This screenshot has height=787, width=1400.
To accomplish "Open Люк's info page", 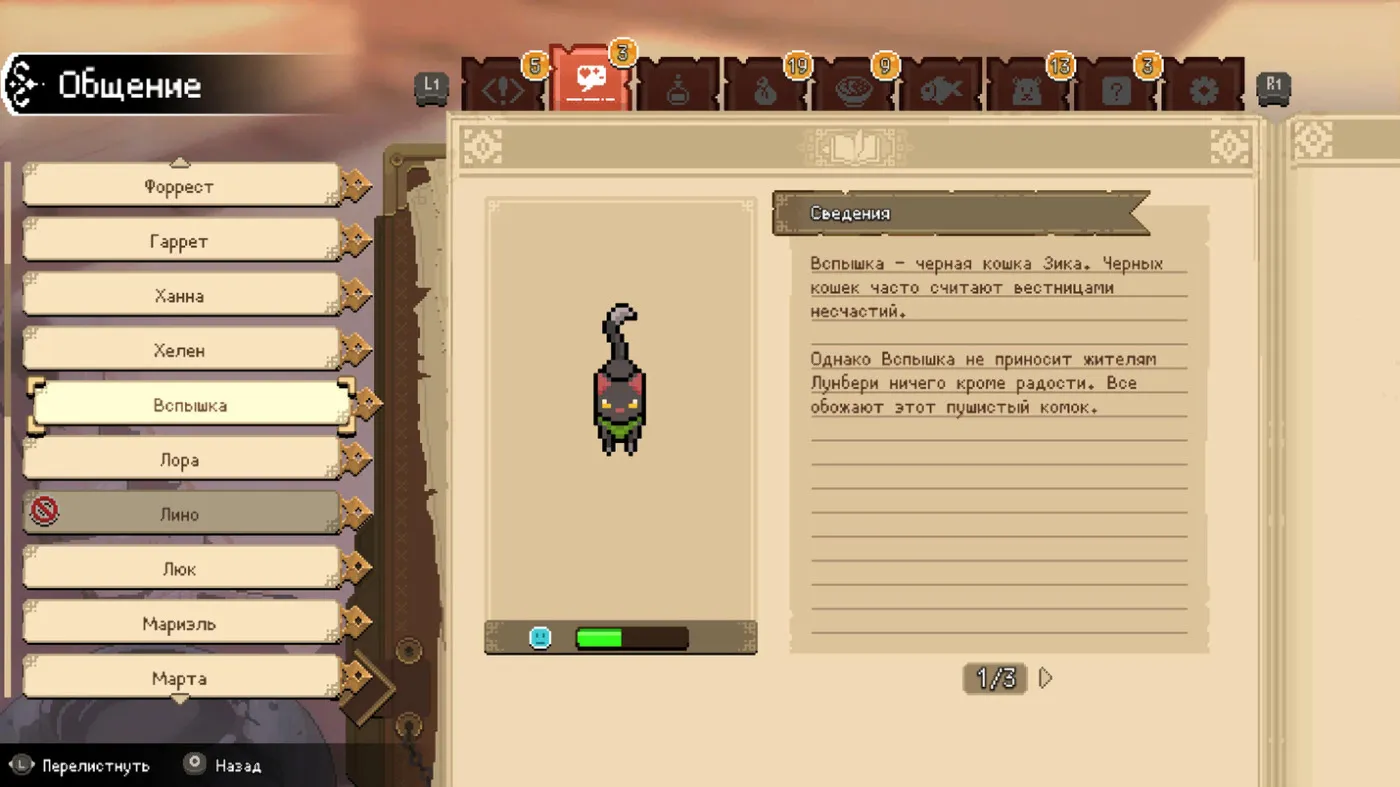I will coord(180,569).
